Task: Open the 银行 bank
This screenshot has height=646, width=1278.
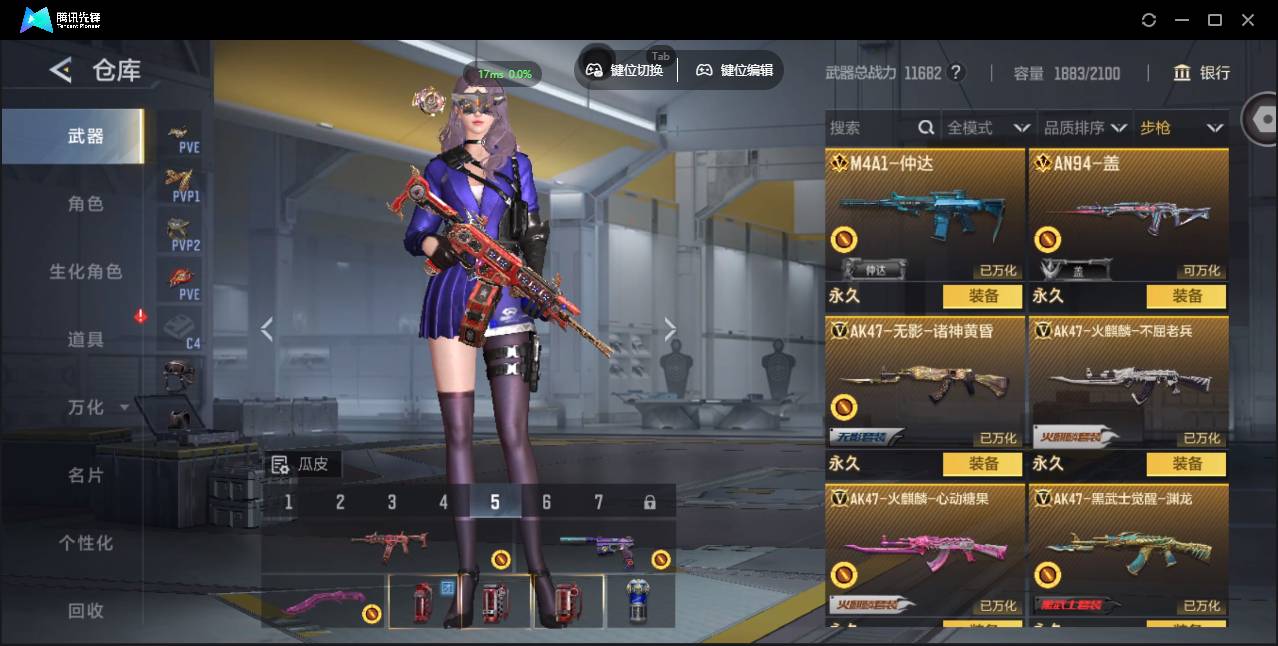Action: click(x=1201, y=73)
